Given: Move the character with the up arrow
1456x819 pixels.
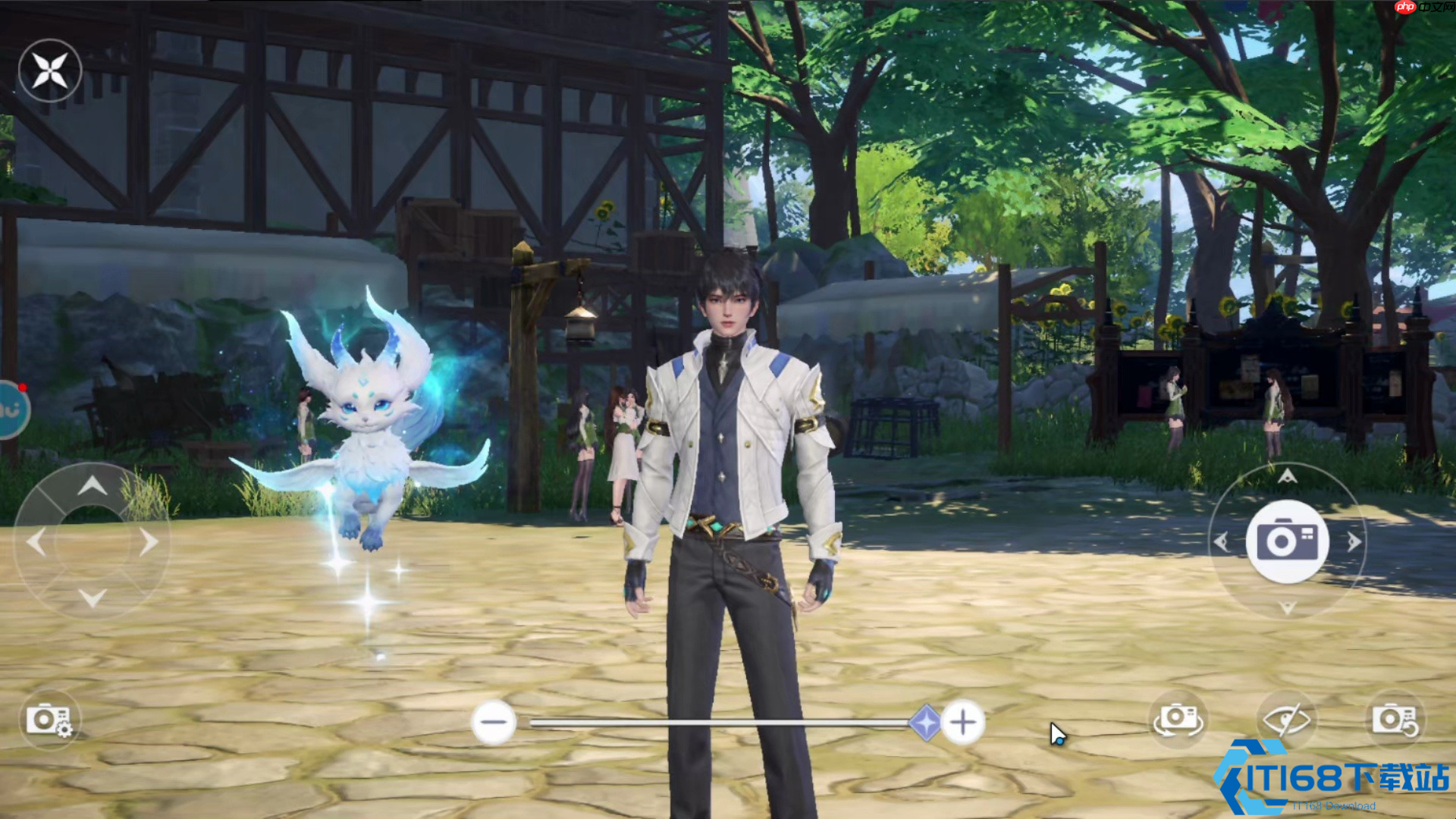Looking at the screenshot, I should click(92, 486).
